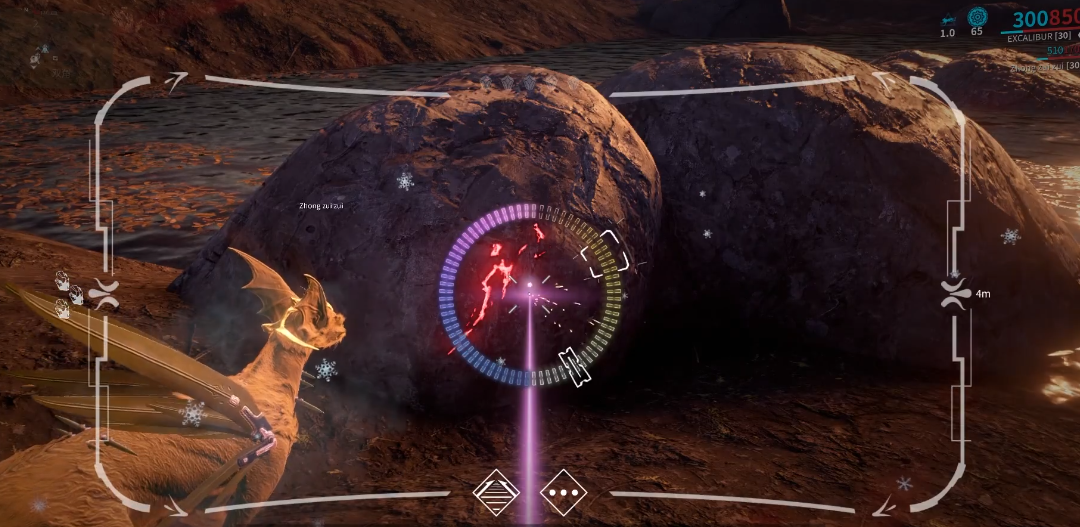Viewport: 1080px width, 527px height.
Task: Select the striped pyramid diamond icon
Action: (497, 493)
